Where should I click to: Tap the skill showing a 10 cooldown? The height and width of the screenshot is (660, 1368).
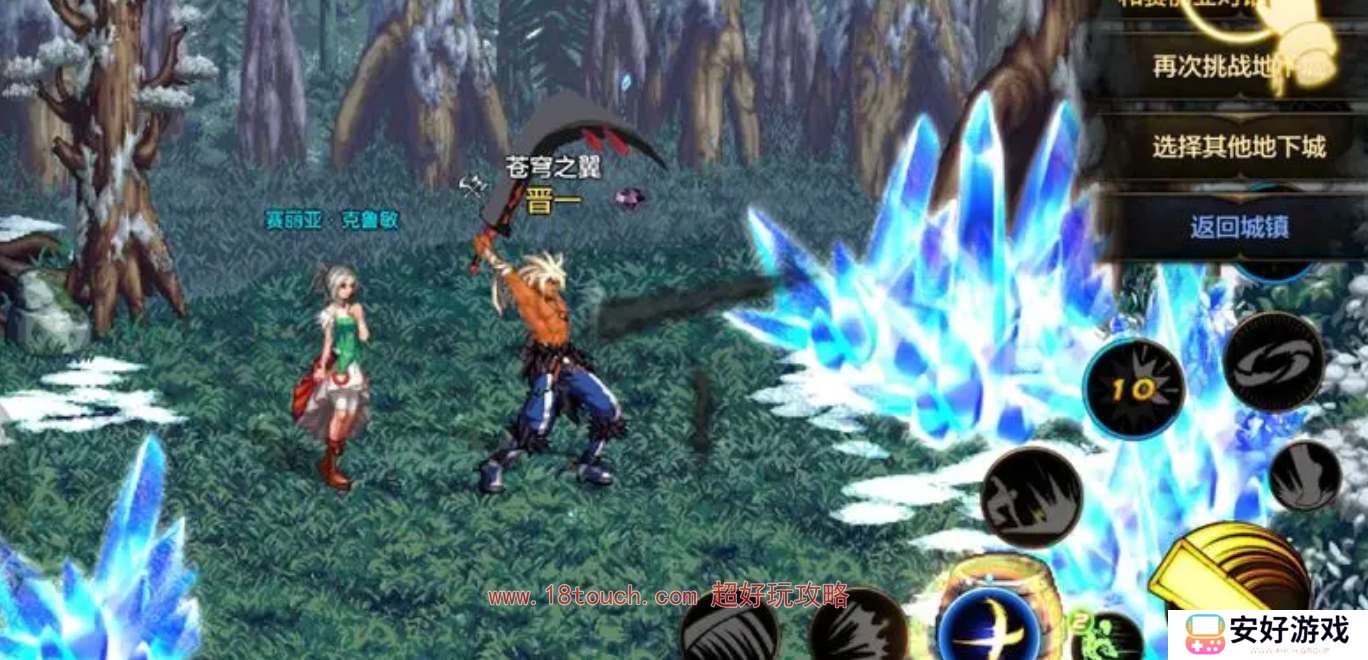click(1135, 389)
